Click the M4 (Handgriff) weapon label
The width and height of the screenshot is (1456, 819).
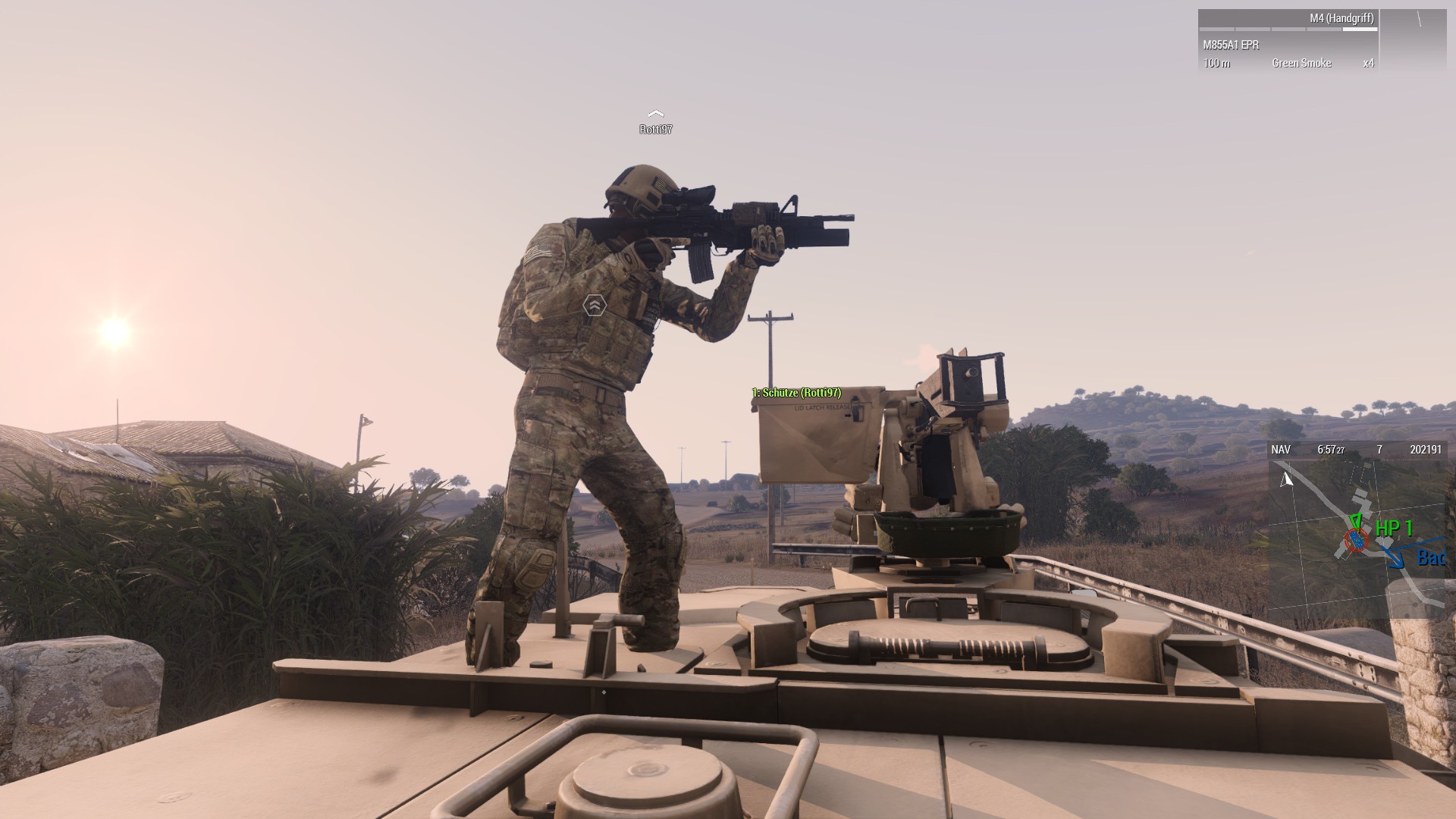click(1341, 18)
